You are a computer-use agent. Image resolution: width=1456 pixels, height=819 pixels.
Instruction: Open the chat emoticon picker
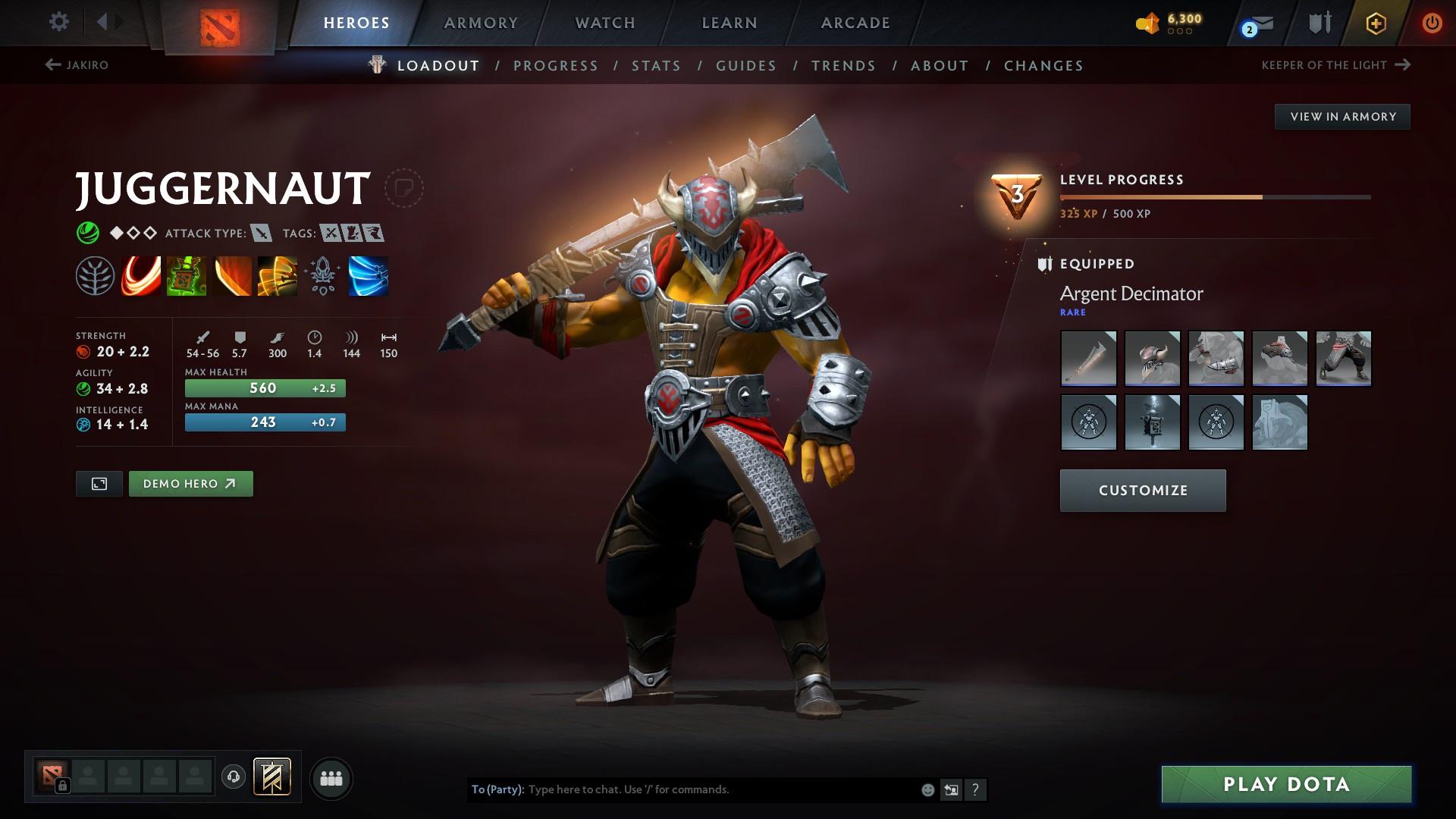click(927, 789)
